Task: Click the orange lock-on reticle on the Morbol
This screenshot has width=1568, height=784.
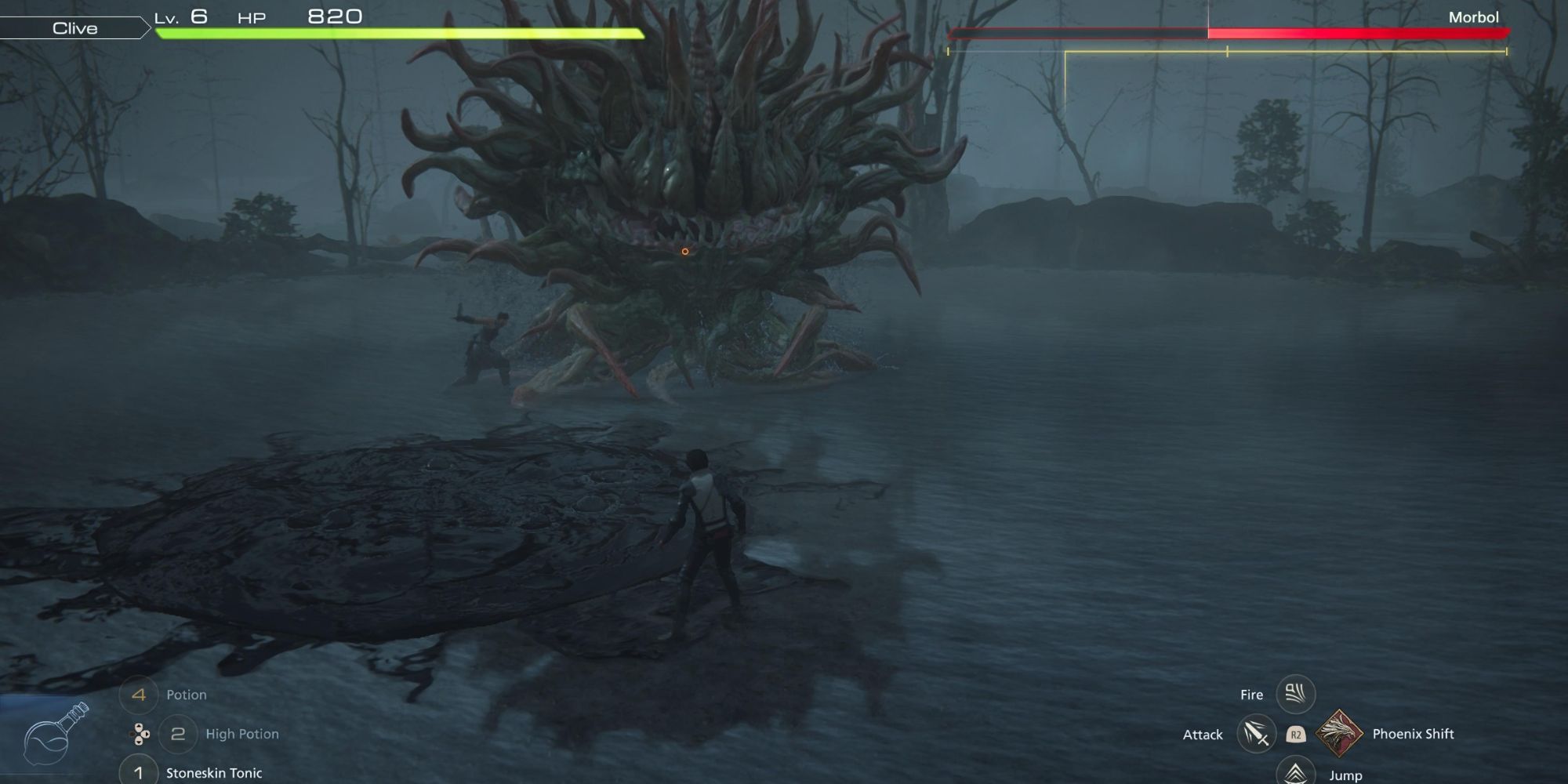Action: click(684, 250)
